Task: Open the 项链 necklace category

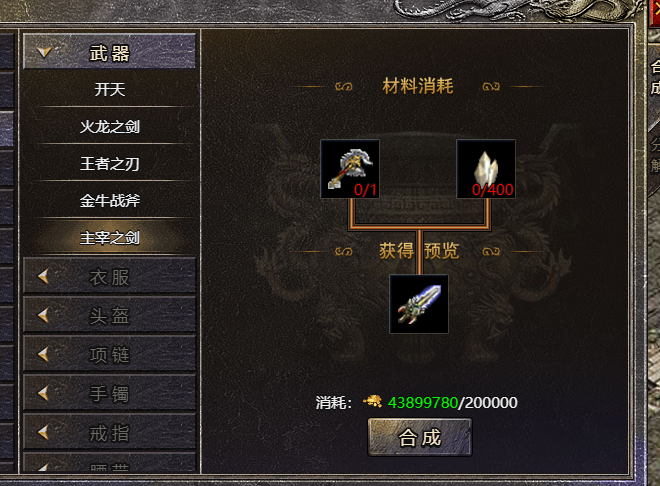Action: pyautogui.click(x=109, y=354)
